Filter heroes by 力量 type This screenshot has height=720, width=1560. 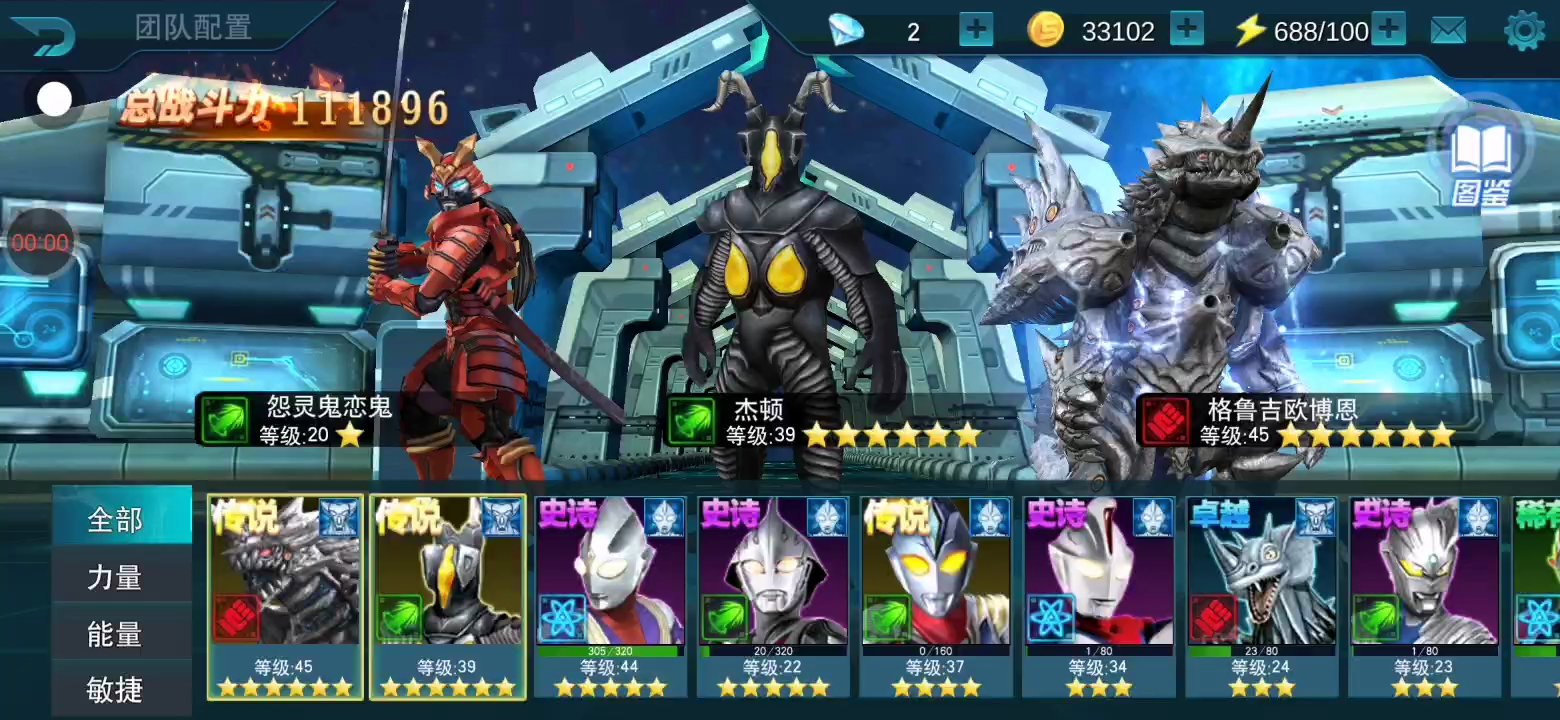point(116,577)
